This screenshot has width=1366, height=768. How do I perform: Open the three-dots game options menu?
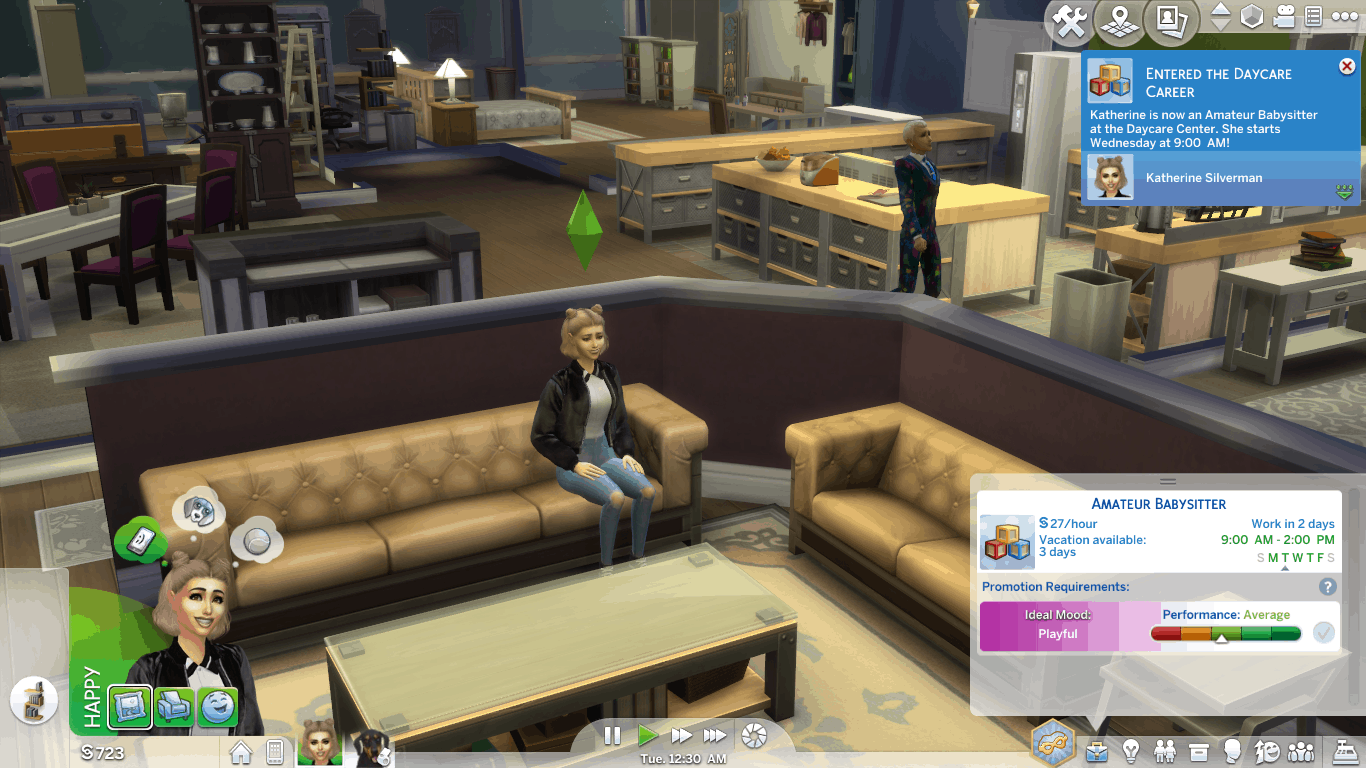pyautogui.click(x=1345, y=16)
